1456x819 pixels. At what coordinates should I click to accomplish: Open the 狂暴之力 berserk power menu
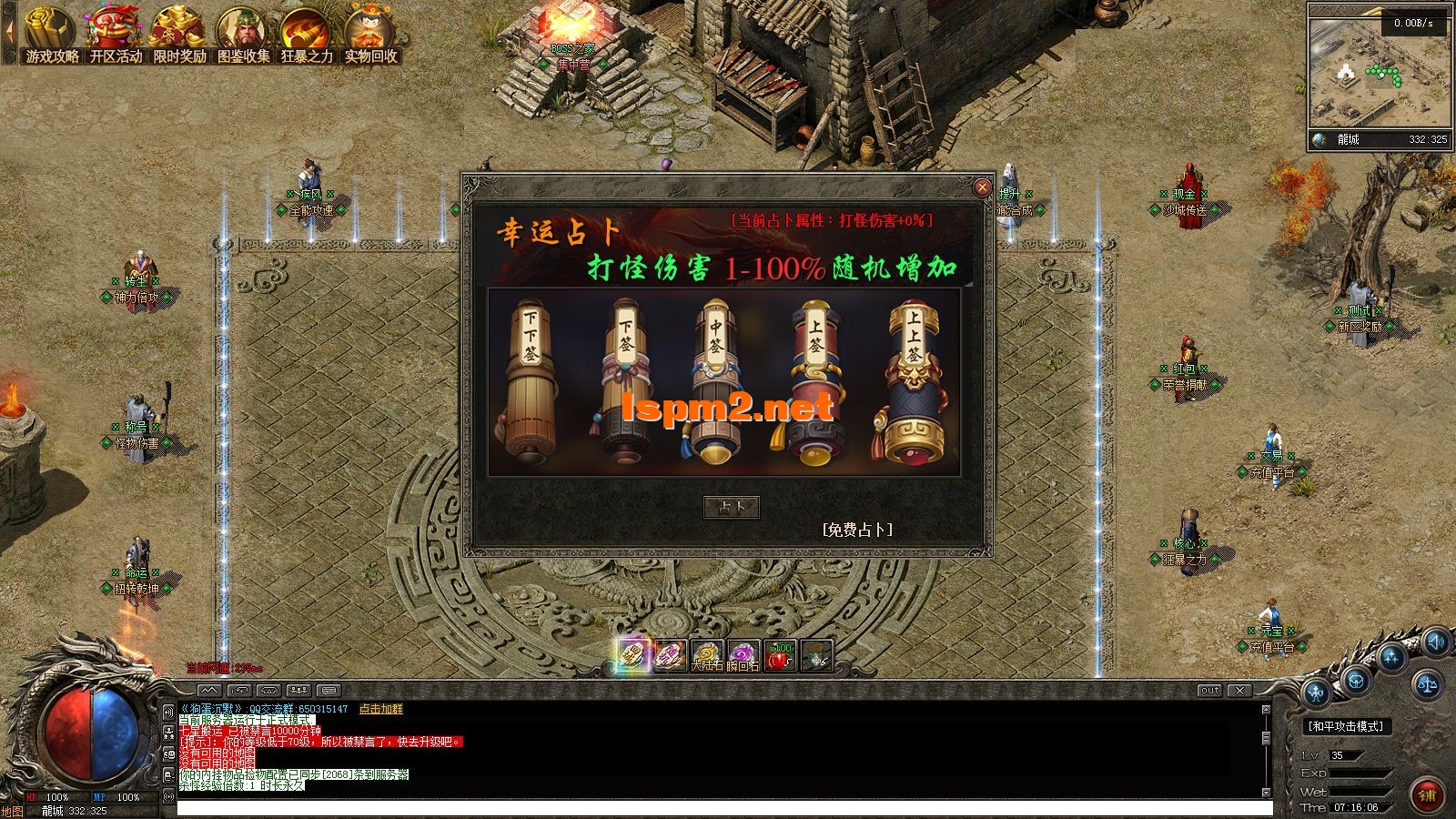pos(307,37)
